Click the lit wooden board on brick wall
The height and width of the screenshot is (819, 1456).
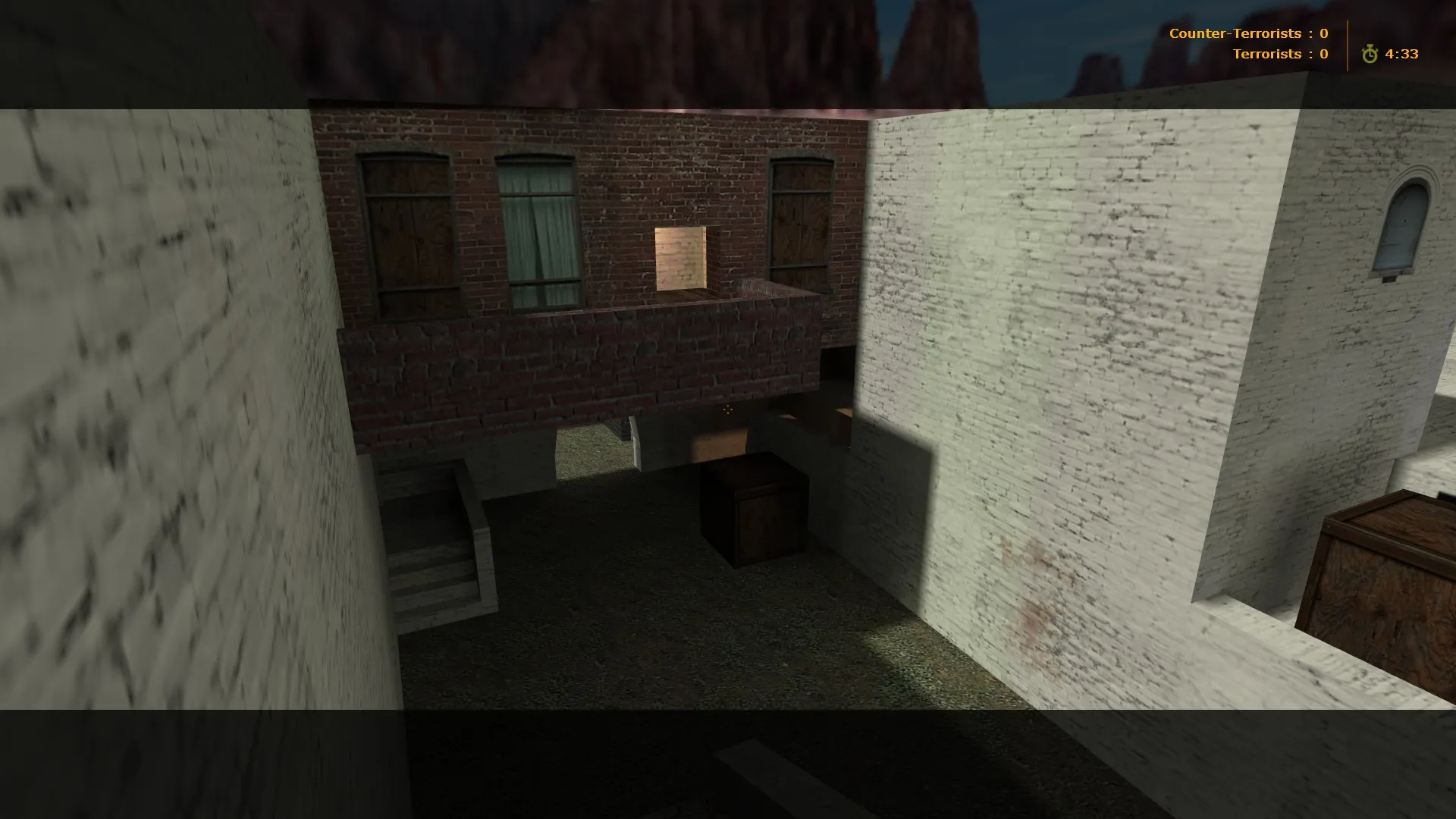680,258
